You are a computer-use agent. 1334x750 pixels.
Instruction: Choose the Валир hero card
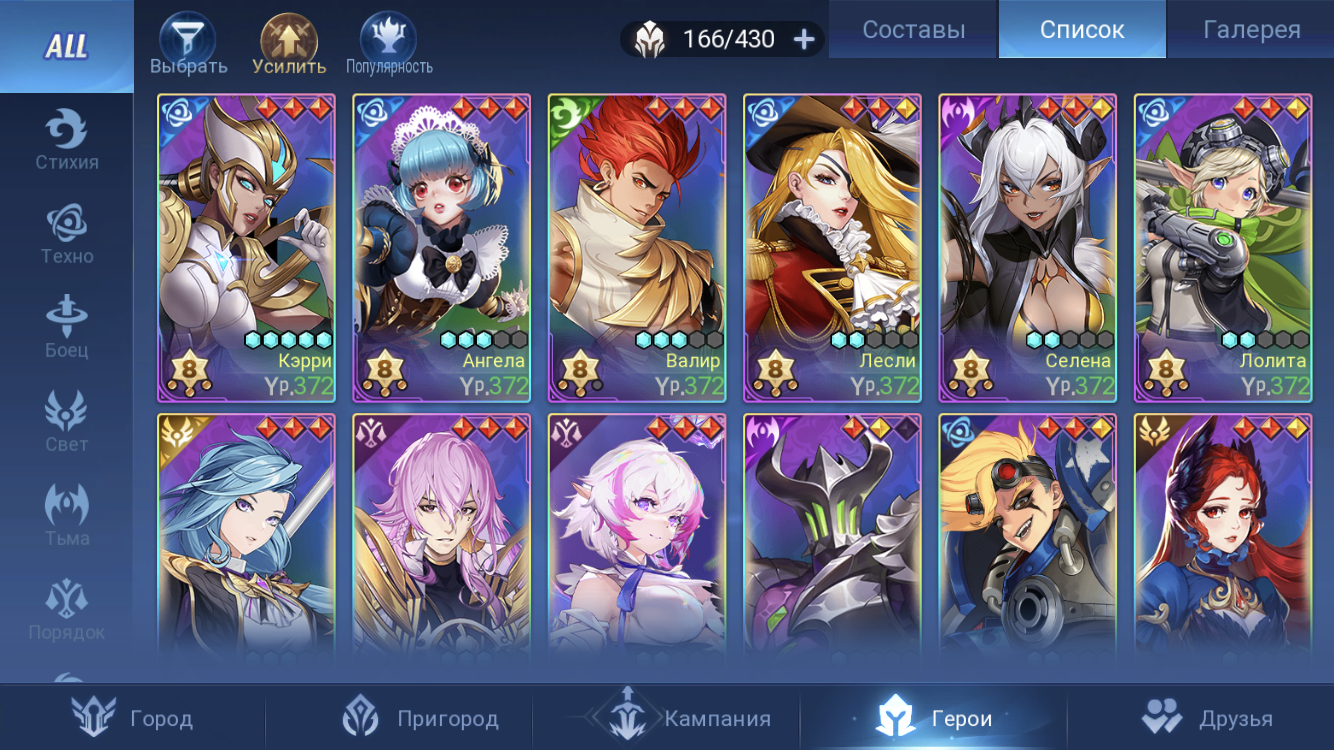click(x=637, y=248)
